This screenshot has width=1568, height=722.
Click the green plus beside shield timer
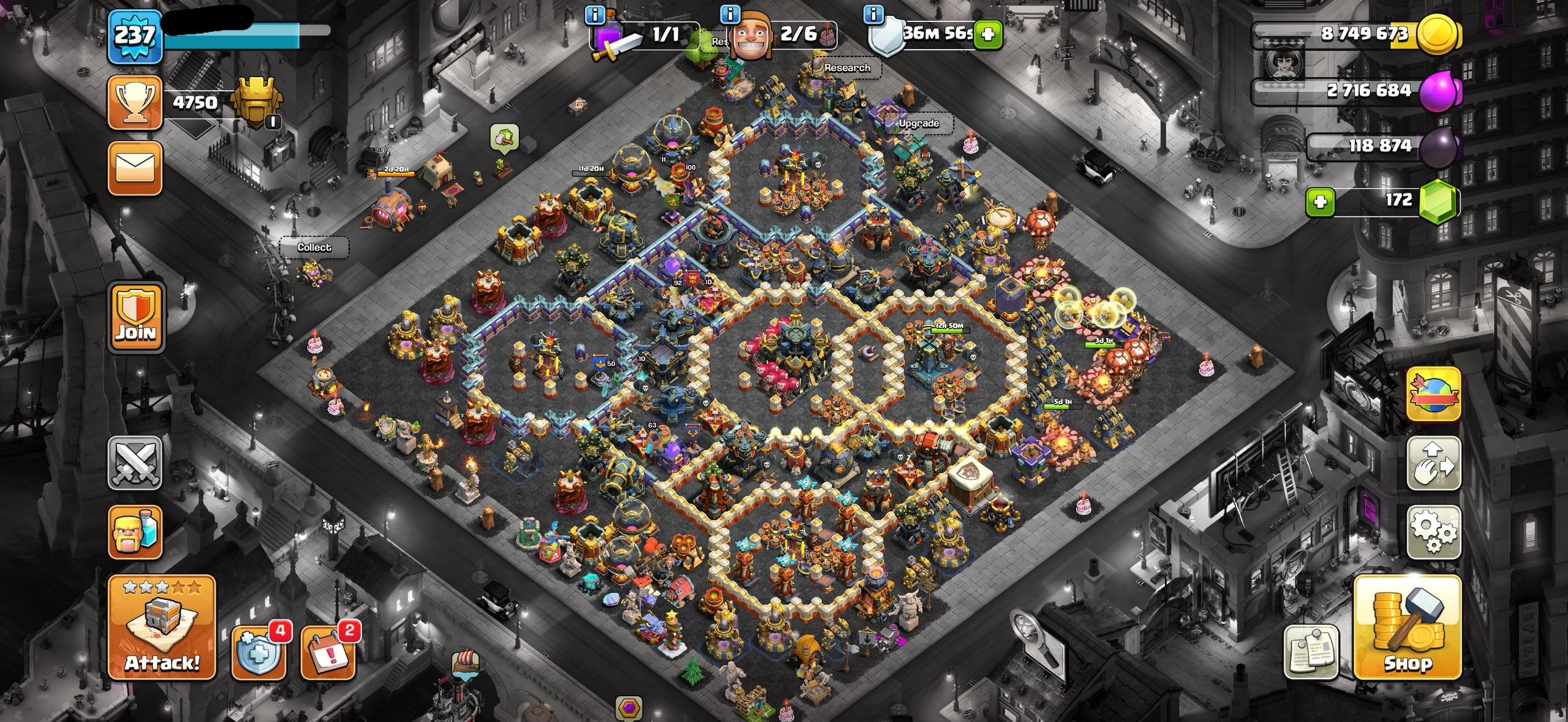tap(987, 34)
